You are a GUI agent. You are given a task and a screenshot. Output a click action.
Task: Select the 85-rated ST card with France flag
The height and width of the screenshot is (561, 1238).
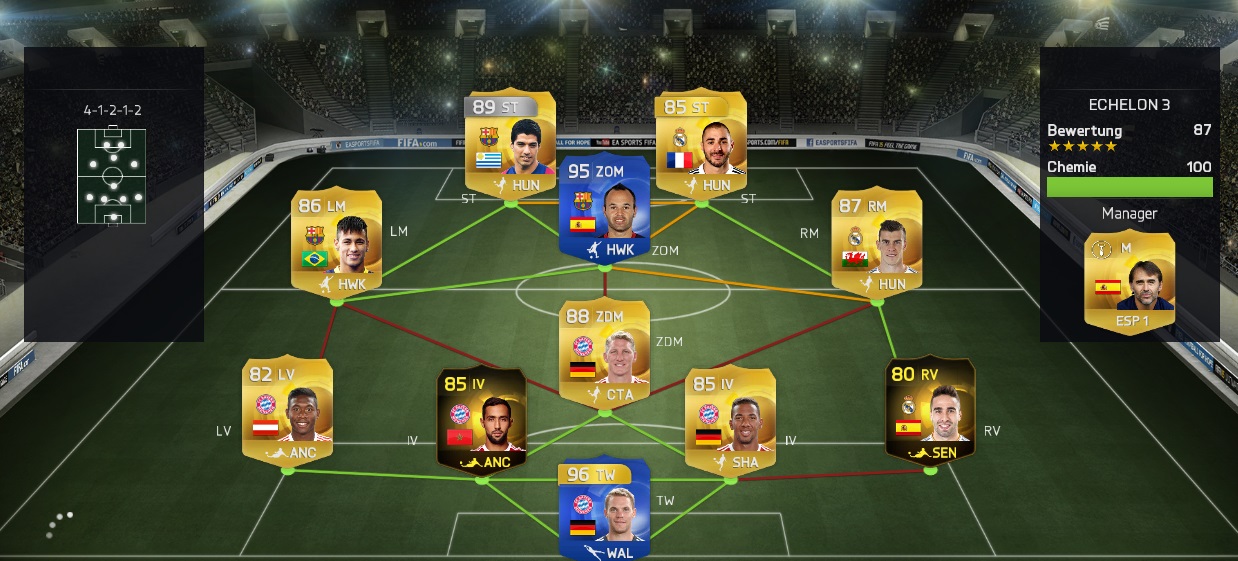click(x=700, y=140)
